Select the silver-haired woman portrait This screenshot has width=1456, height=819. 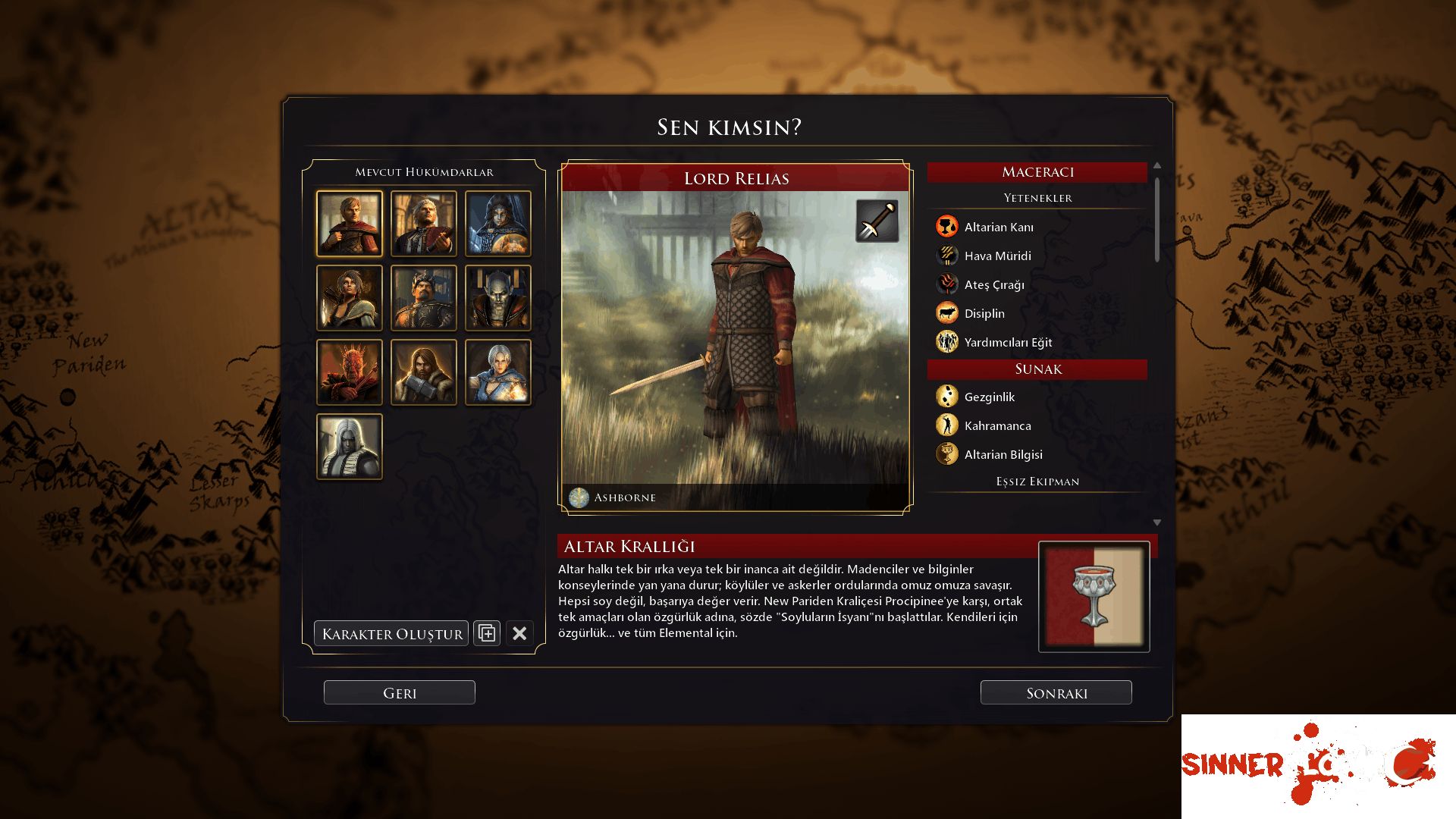[498, 372]
